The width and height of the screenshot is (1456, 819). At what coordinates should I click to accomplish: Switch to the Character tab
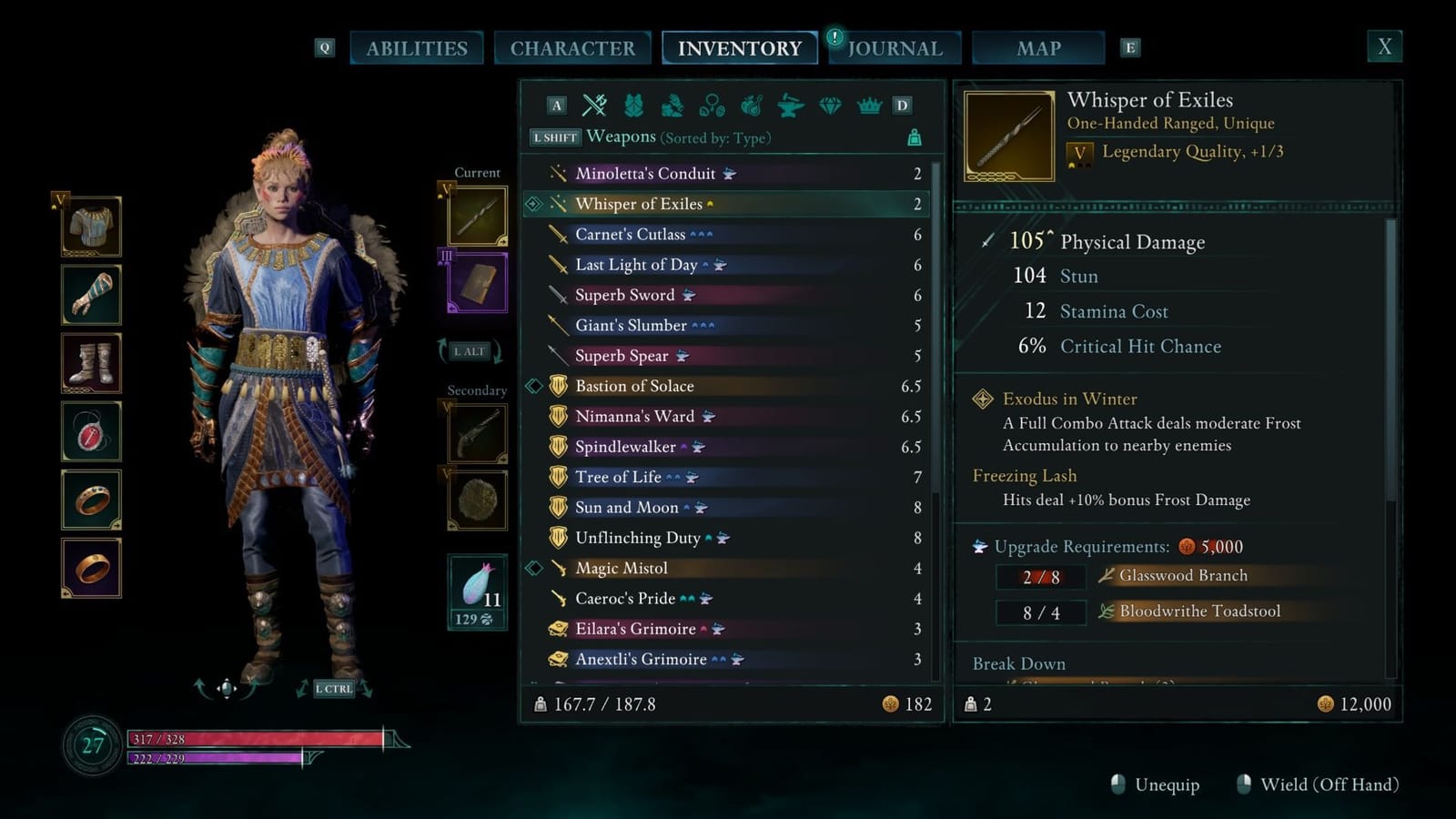tap(573, 47)
